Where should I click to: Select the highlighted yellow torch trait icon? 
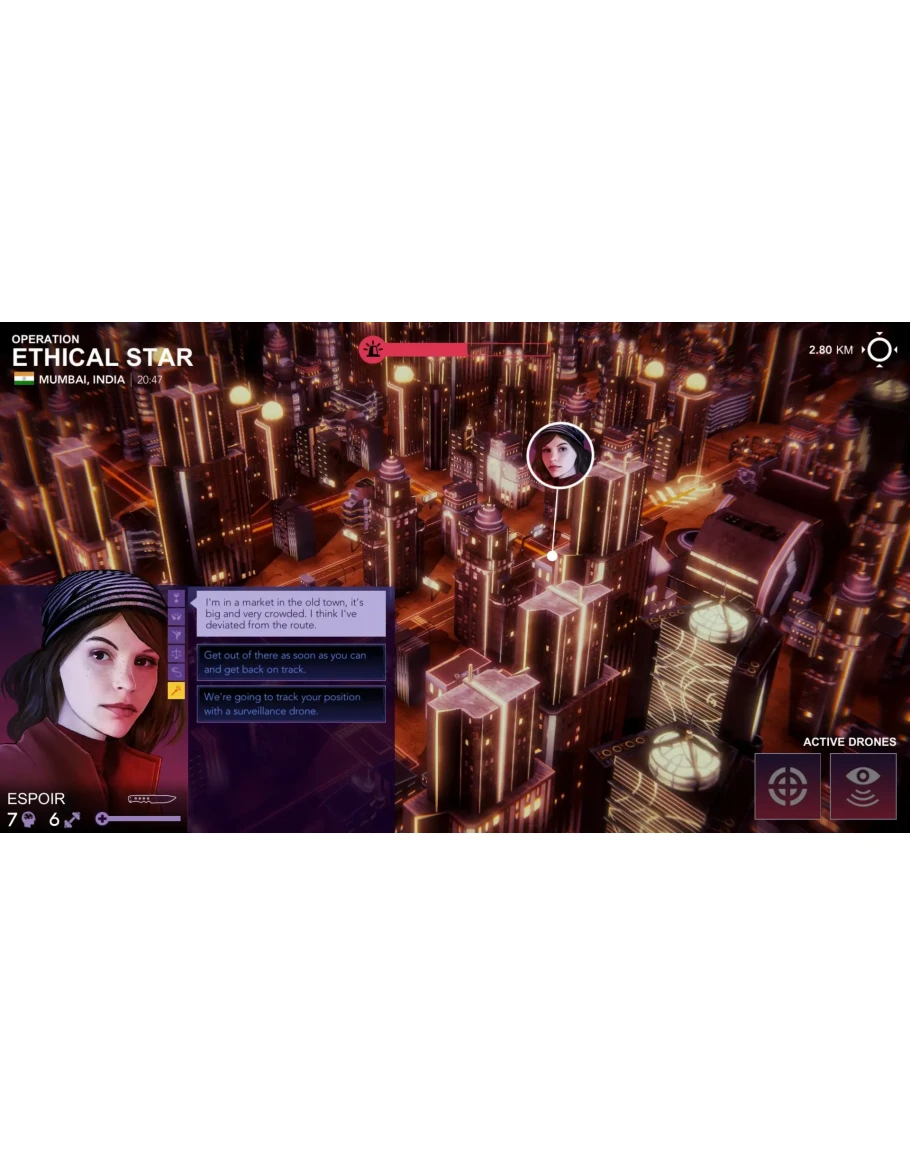176,691
